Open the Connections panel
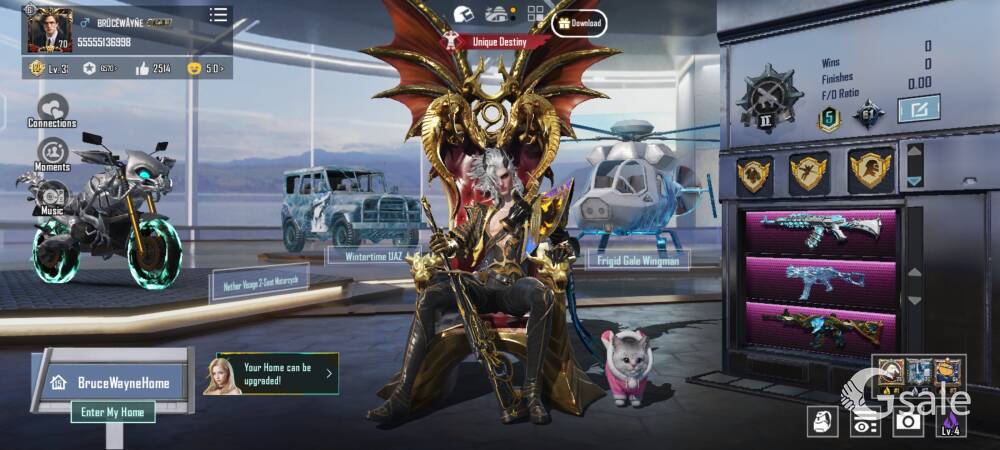The height and width of the screenshot is (450, 1000). (x=52, y=110)
